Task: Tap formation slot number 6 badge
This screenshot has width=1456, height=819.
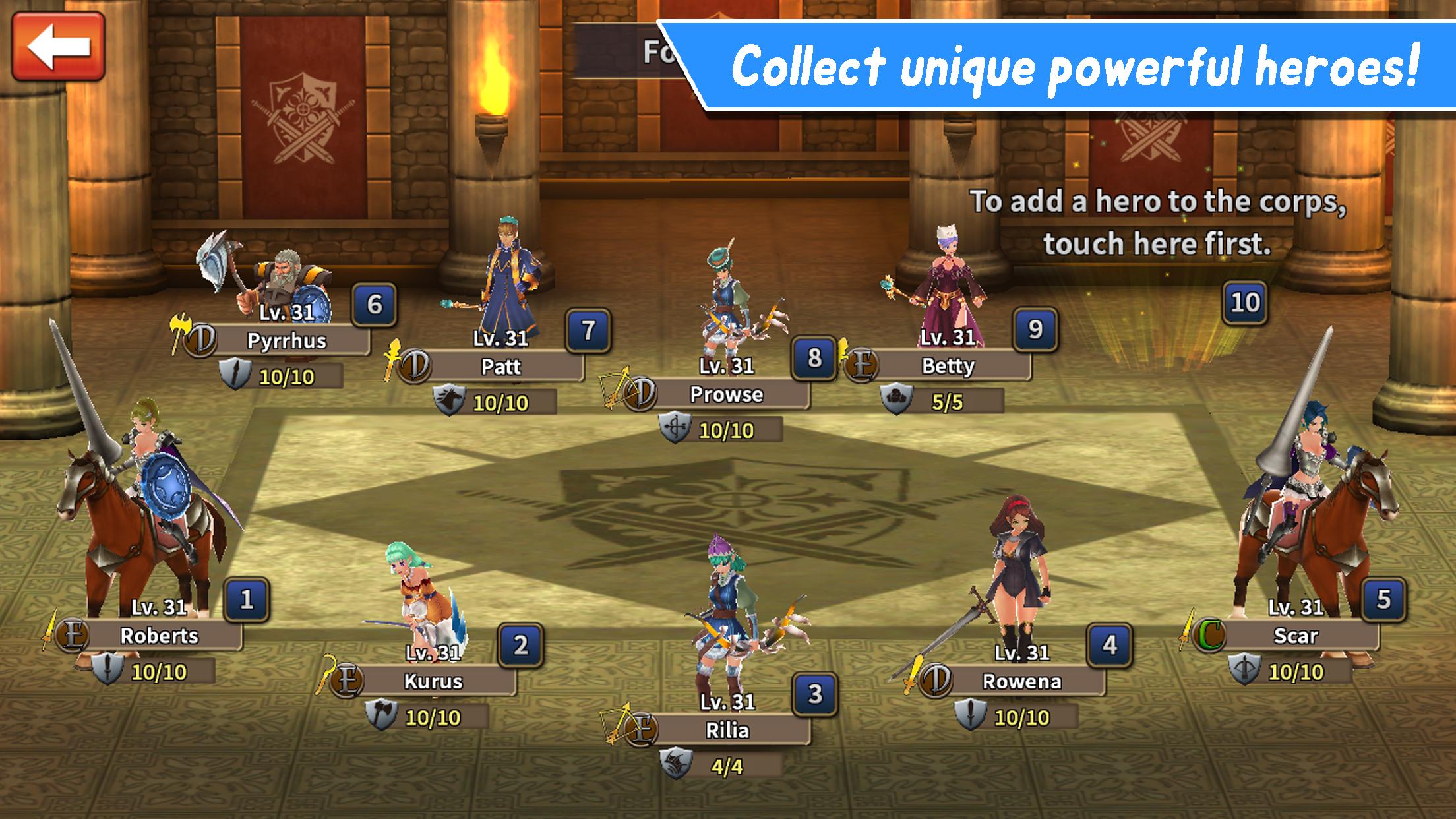Action: point(375,305)
